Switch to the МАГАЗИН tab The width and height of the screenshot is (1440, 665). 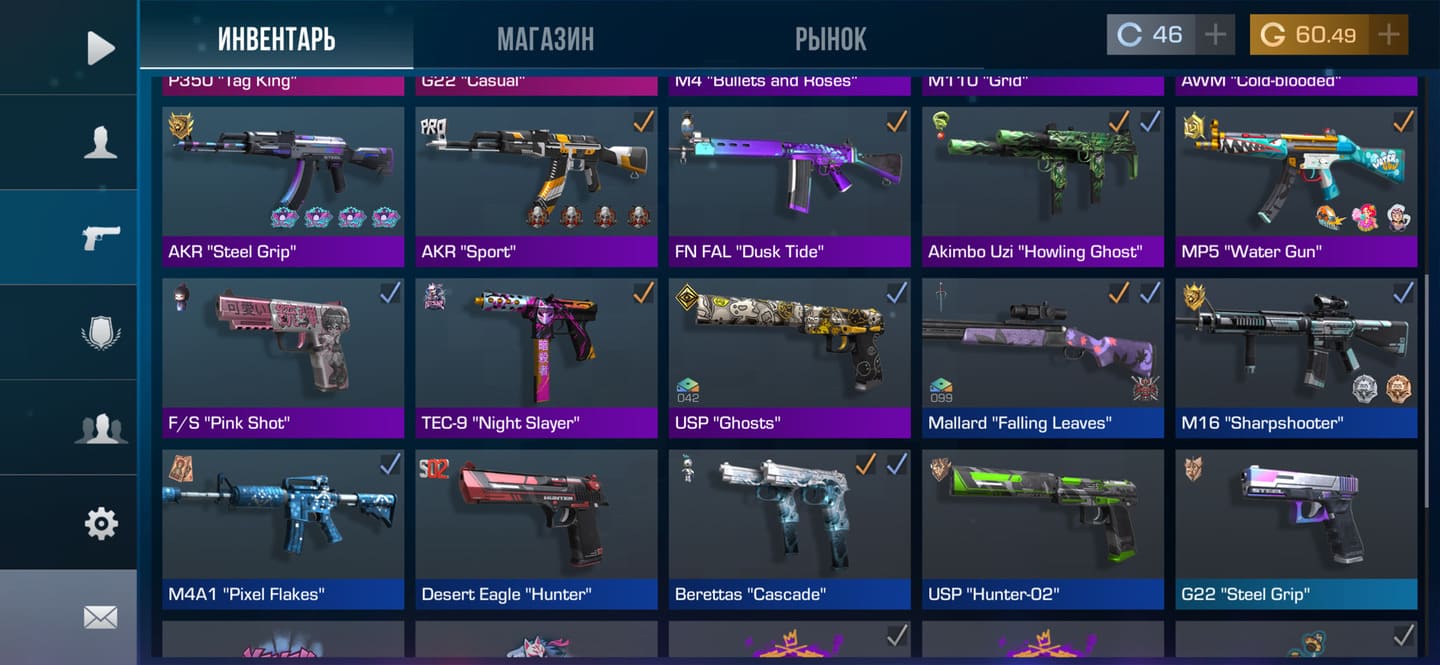(x=545, y=39)
